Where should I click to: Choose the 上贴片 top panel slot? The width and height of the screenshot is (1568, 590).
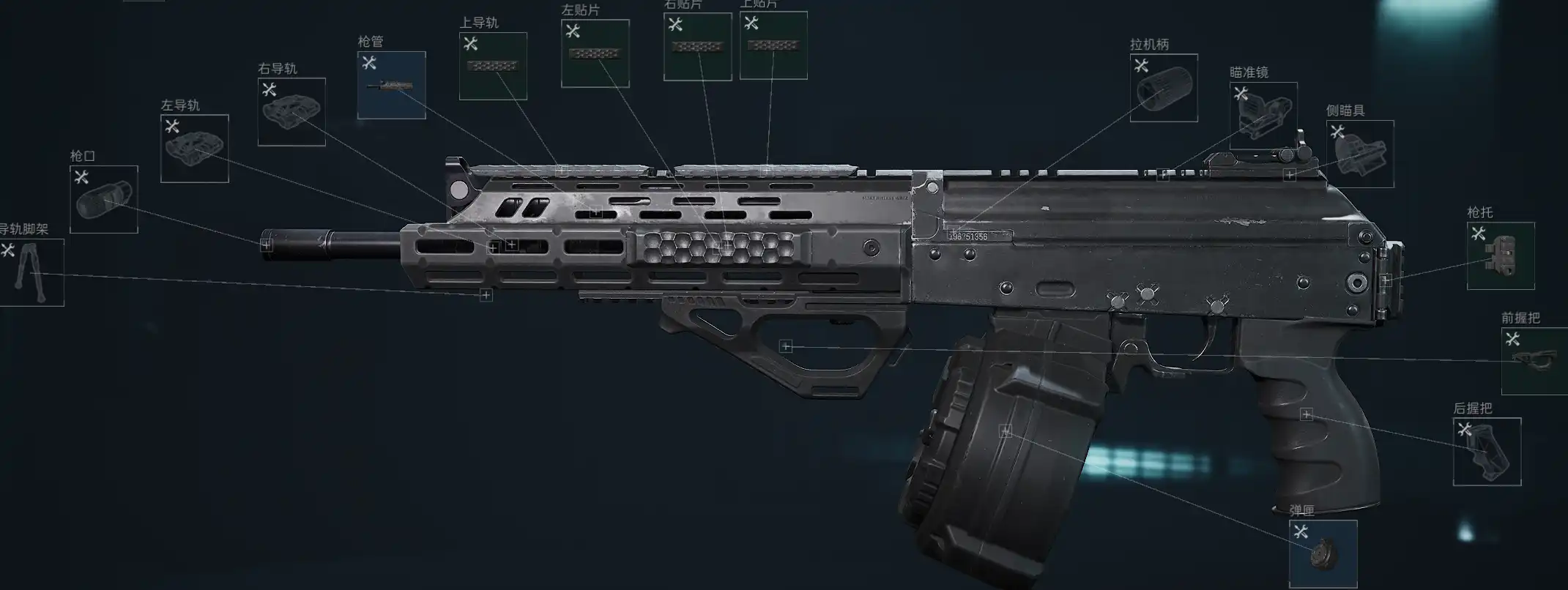click(x=773, y=45)
